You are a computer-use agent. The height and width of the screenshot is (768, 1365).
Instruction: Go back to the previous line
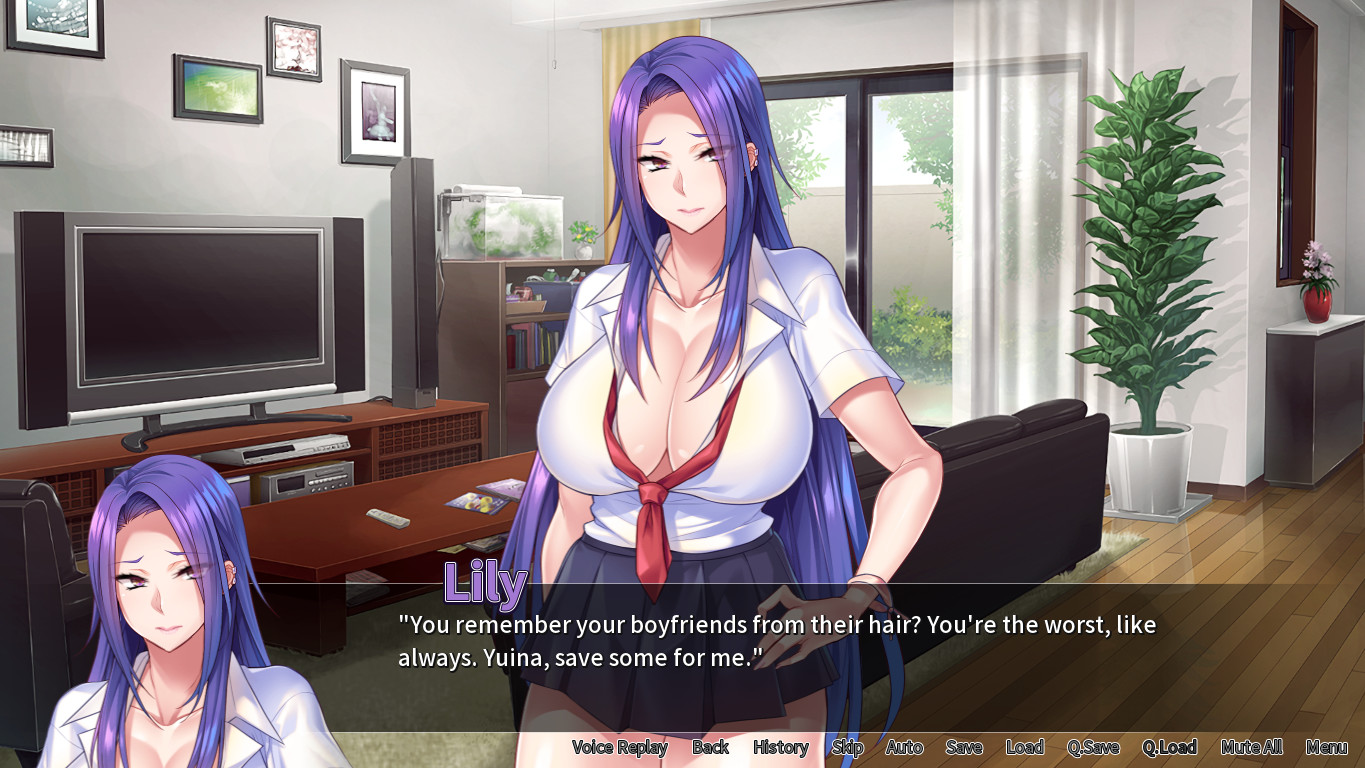pyautogui.click(x=710, y=747)
